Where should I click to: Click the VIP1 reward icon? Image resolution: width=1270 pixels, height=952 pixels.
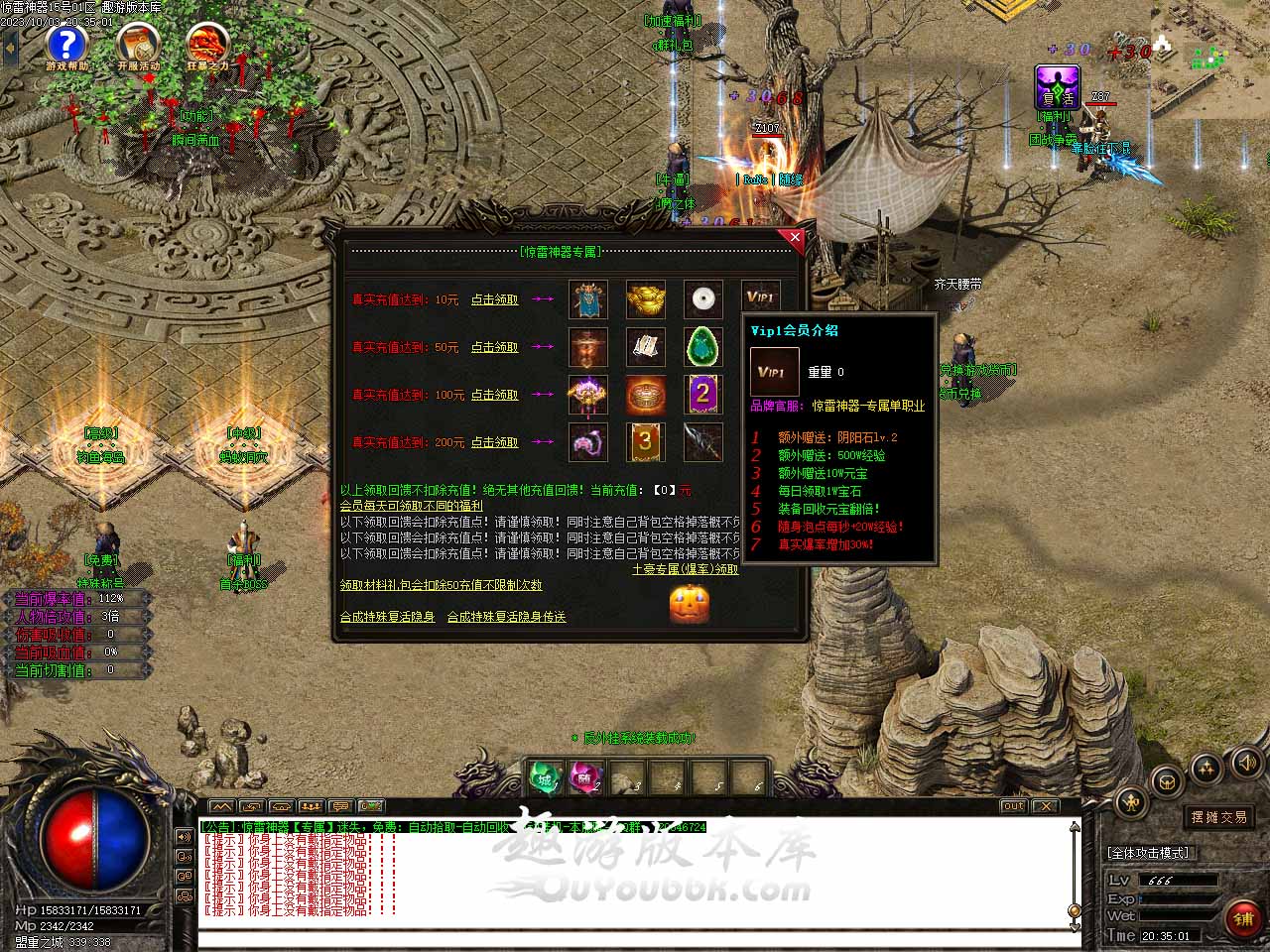[x=760, y=298]
